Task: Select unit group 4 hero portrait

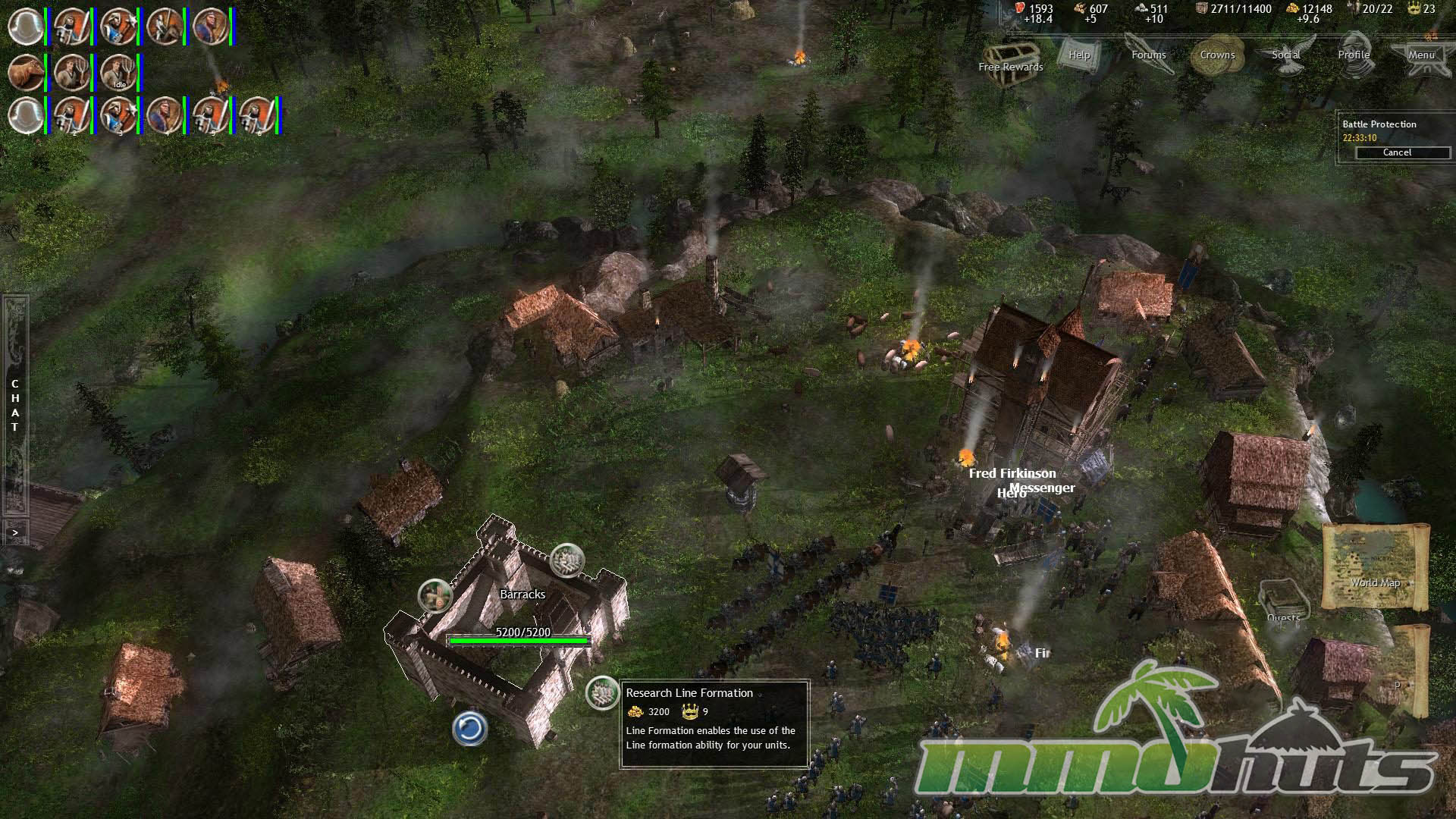Action: [x=164, y=116]
